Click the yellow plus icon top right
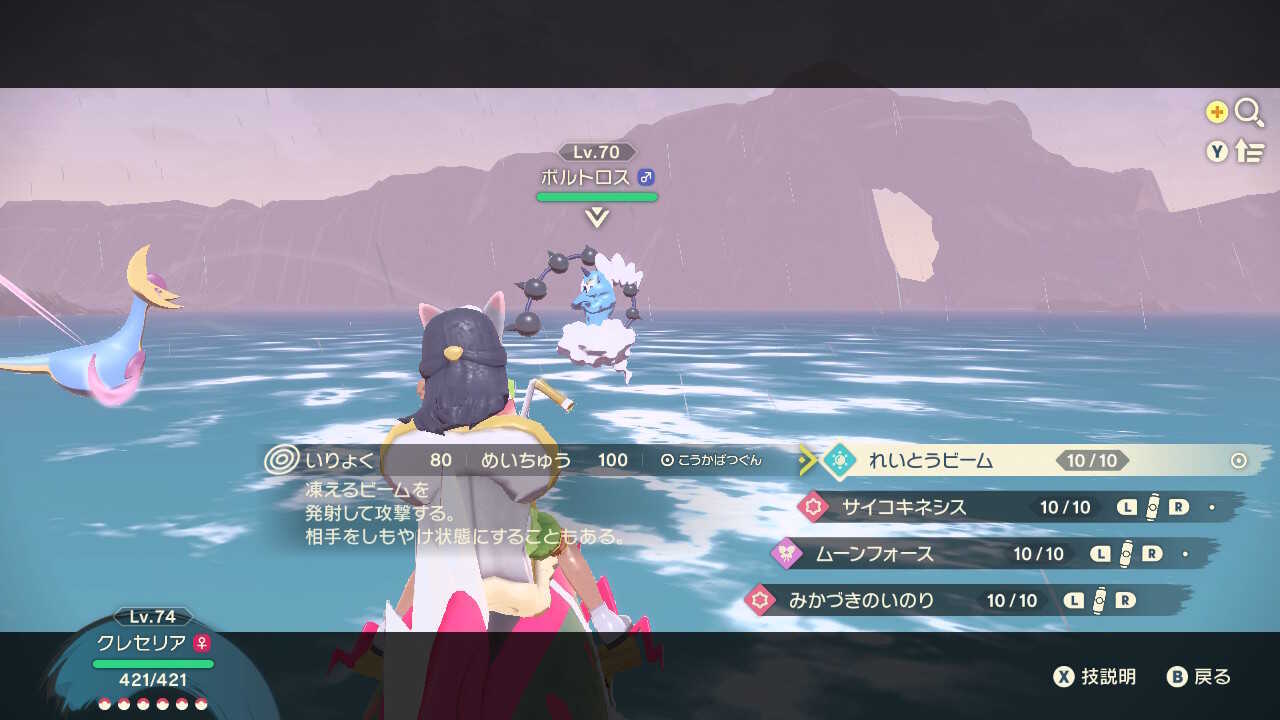Viewport: 1280px width, 720px height. coord(1216,111)
